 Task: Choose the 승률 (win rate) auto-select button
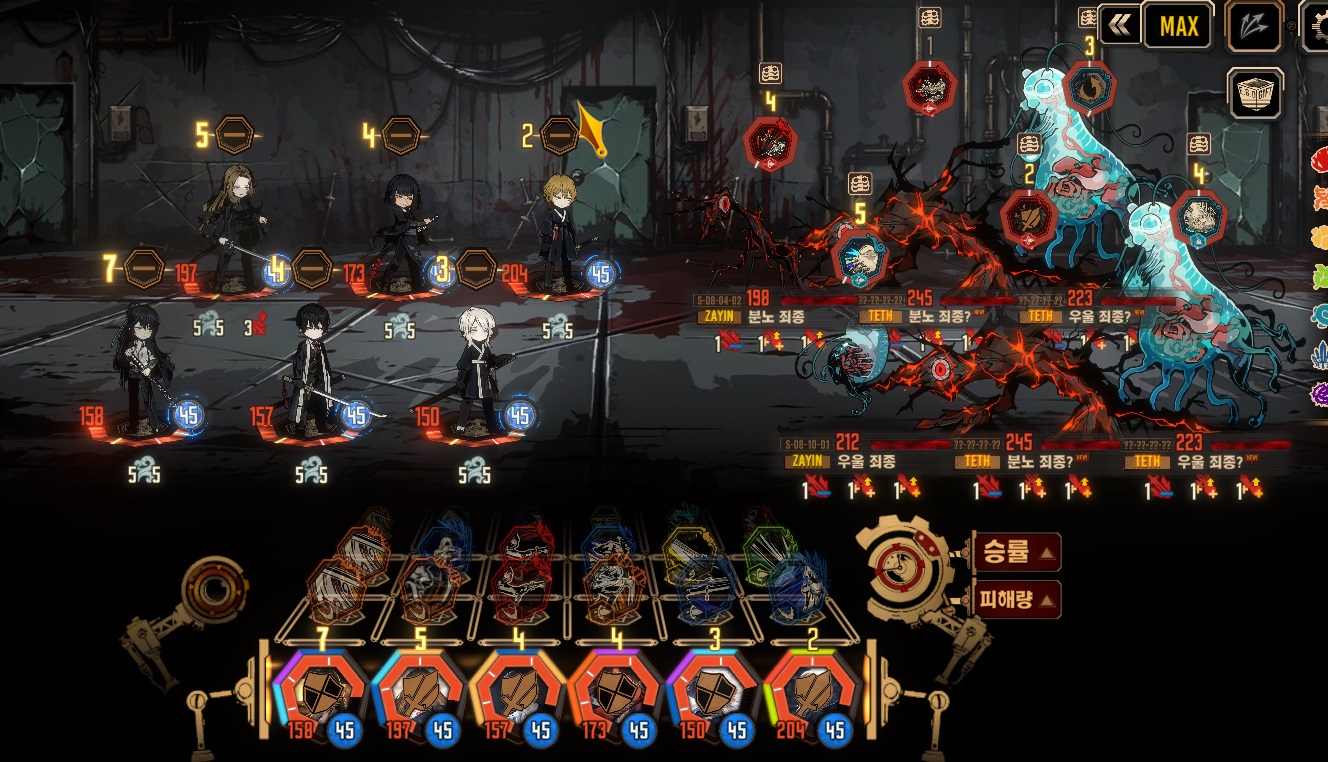pos(1016,553)
